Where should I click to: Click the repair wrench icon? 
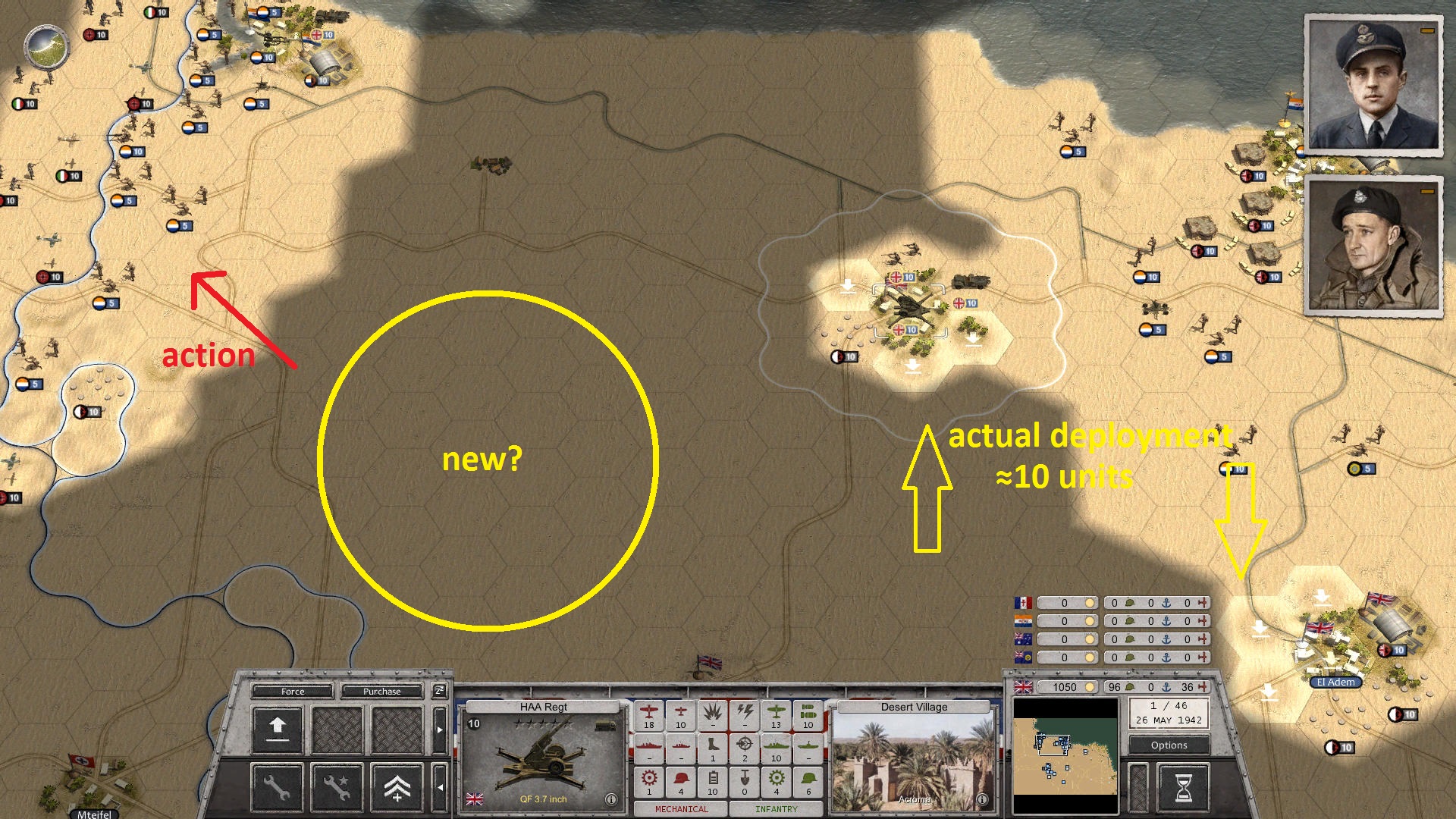(x=277, y=789)
